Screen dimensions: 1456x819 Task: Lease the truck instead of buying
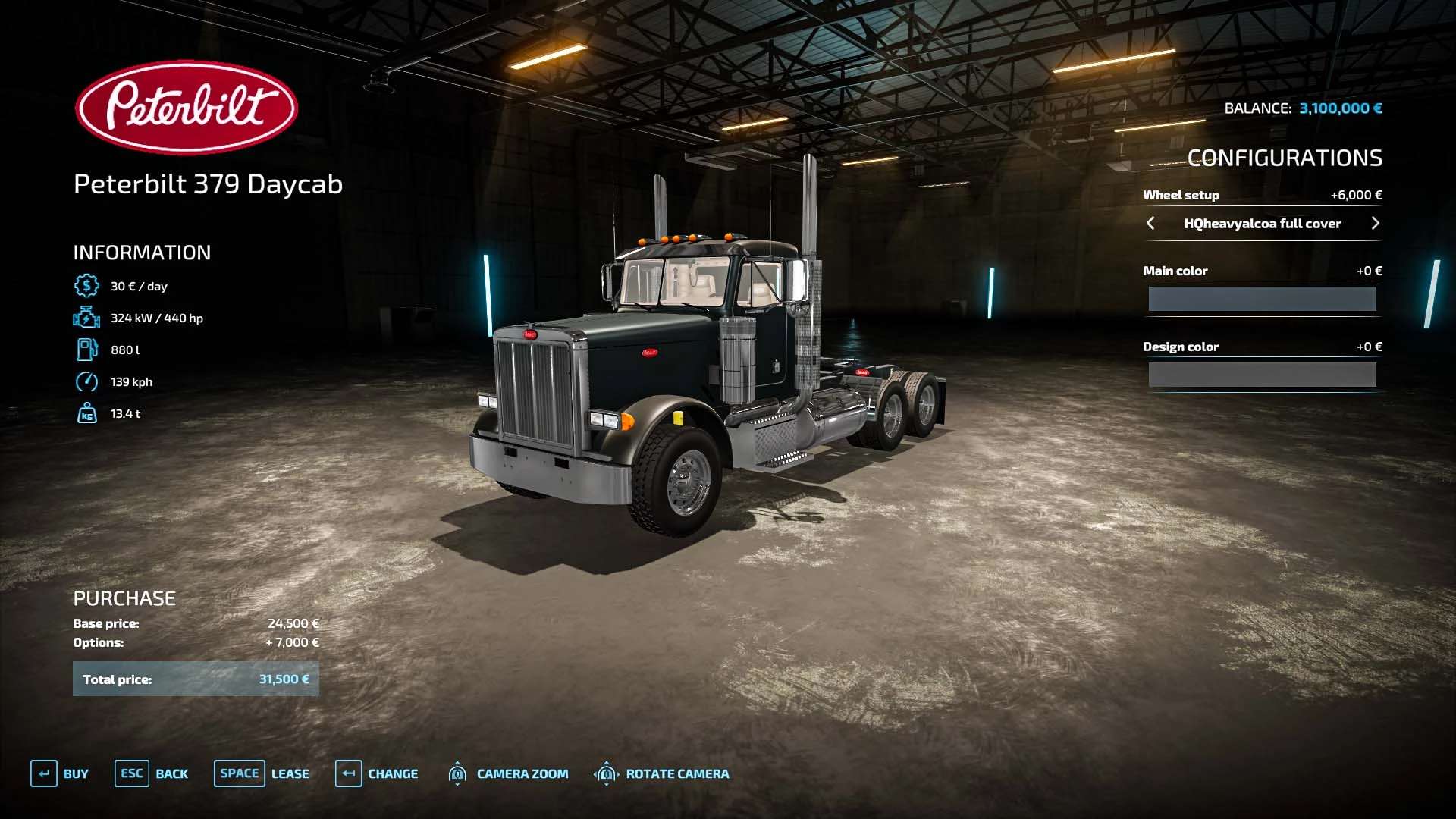tap(262, 773)
